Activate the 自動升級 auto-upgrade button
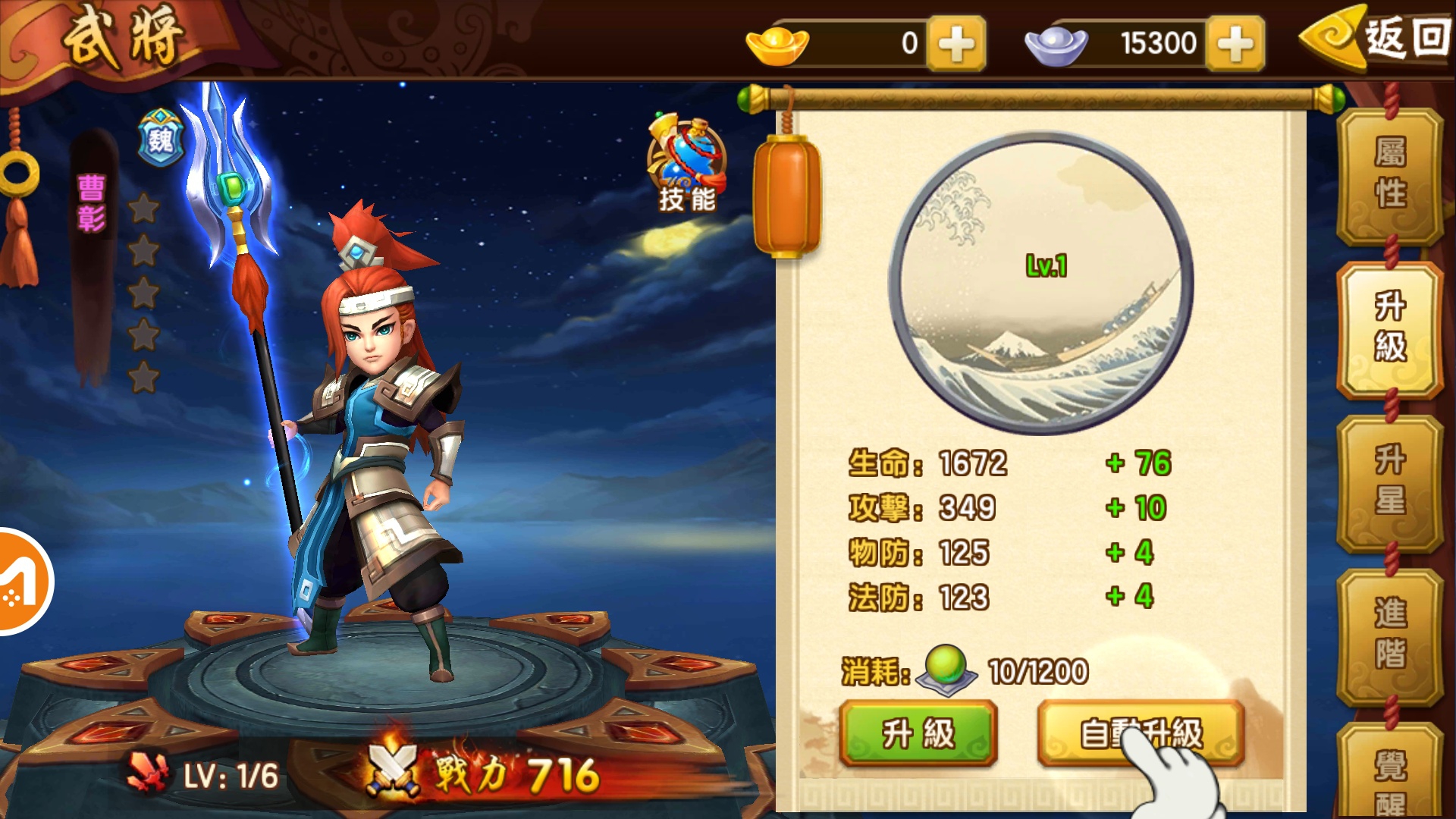This screenshot has width=1456, height=819. tap(1141, 733)
